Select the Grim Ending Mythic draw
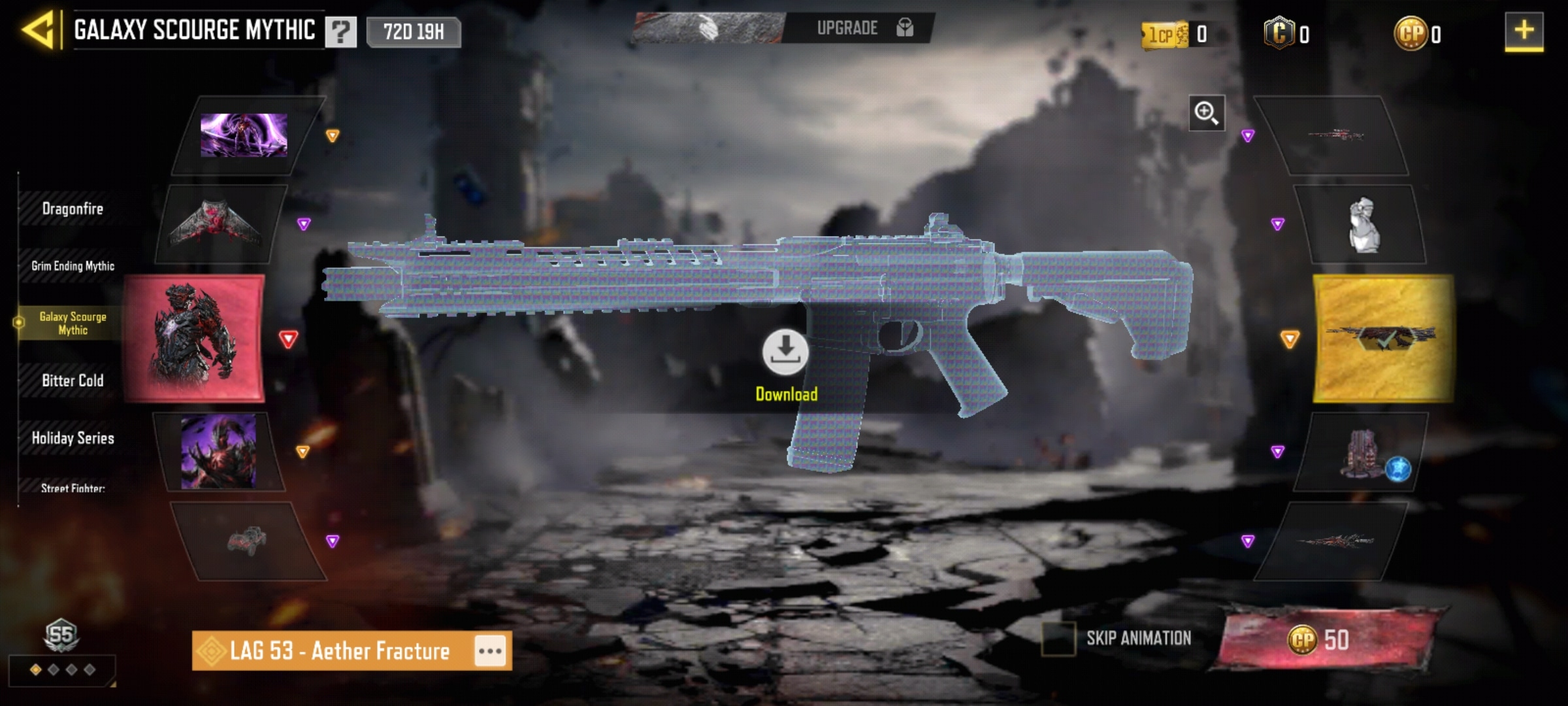This screenshot has height=706, width=1568. 73,266
